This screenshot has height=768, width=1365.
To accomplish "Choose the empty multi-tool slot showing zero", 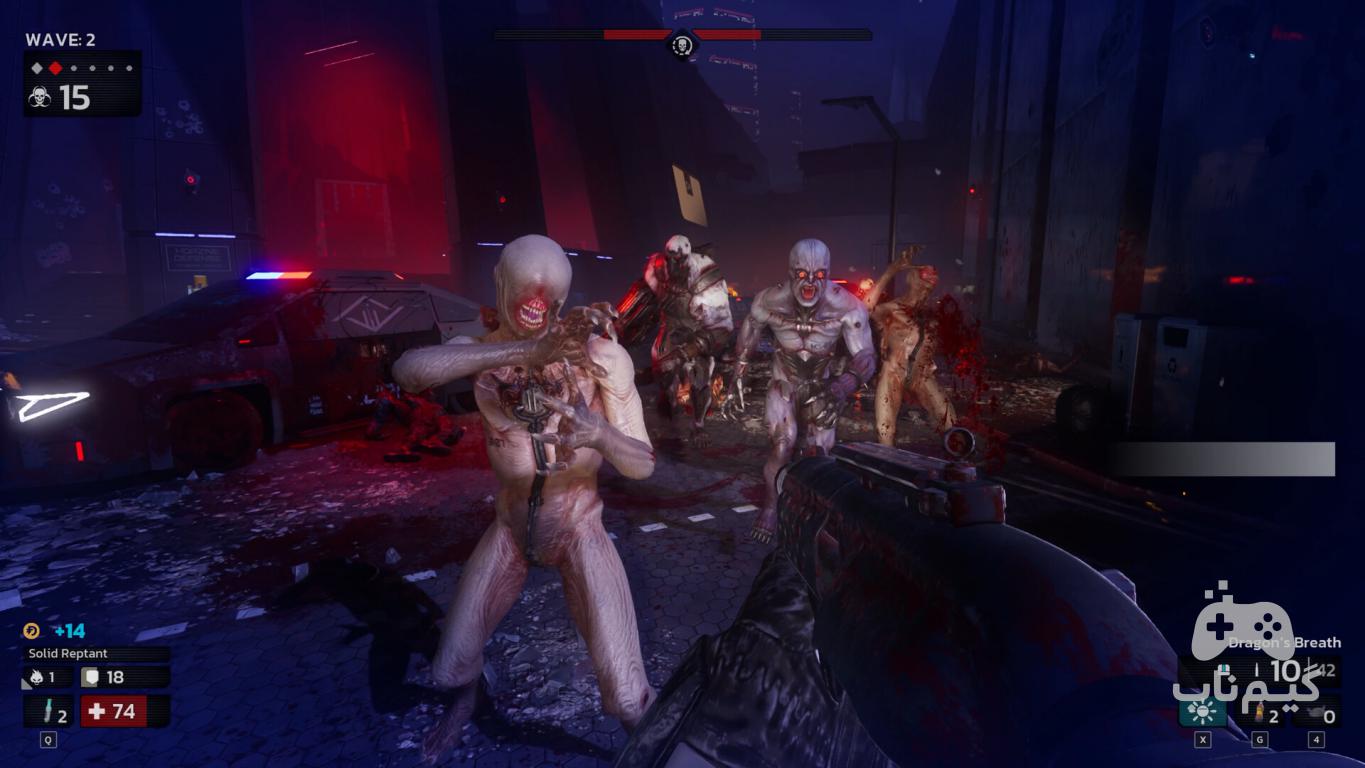I will pyautogui.click(x=1317, y=714).
